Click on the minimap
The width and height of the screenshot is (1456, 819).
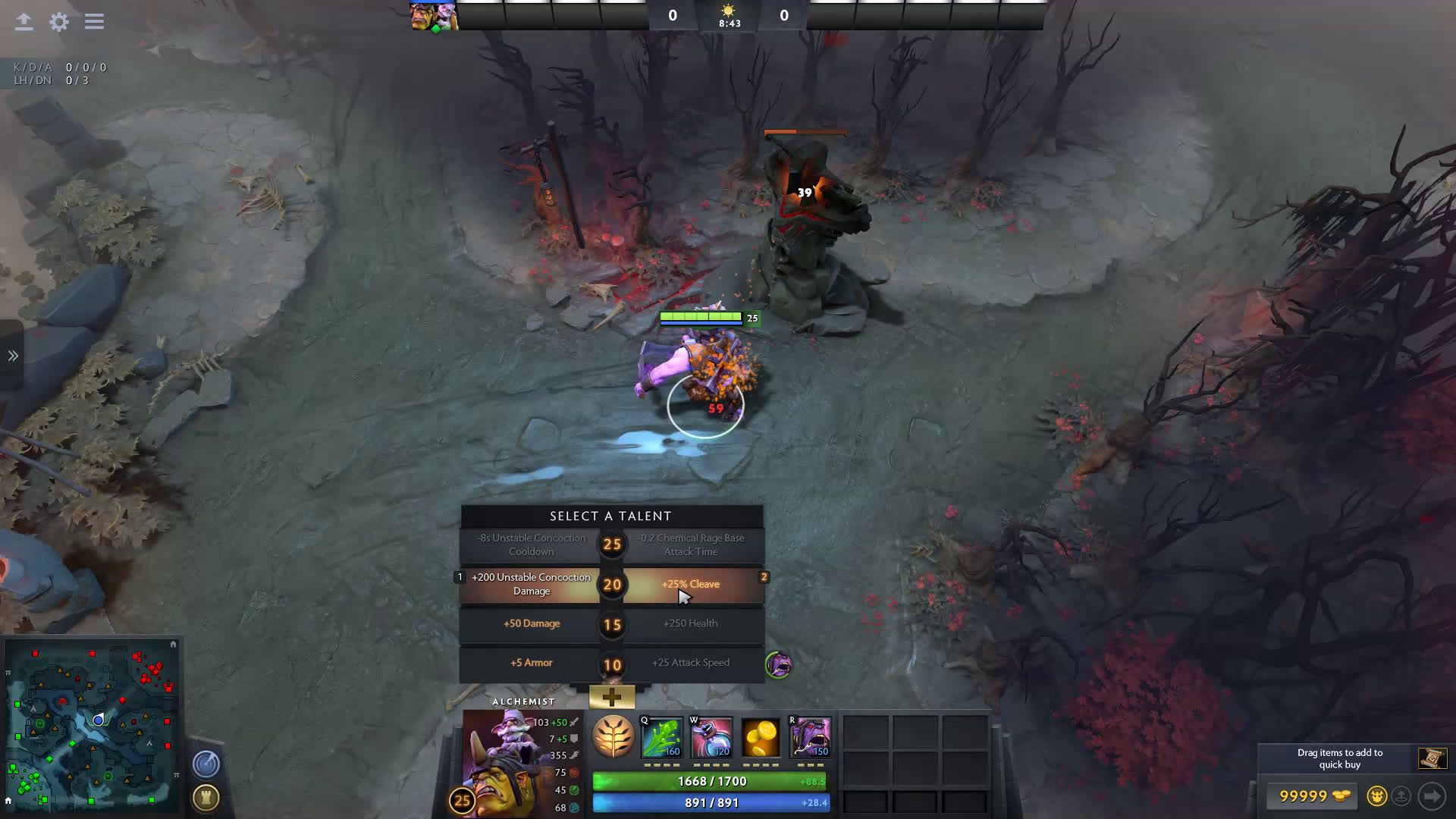[93, 724]
